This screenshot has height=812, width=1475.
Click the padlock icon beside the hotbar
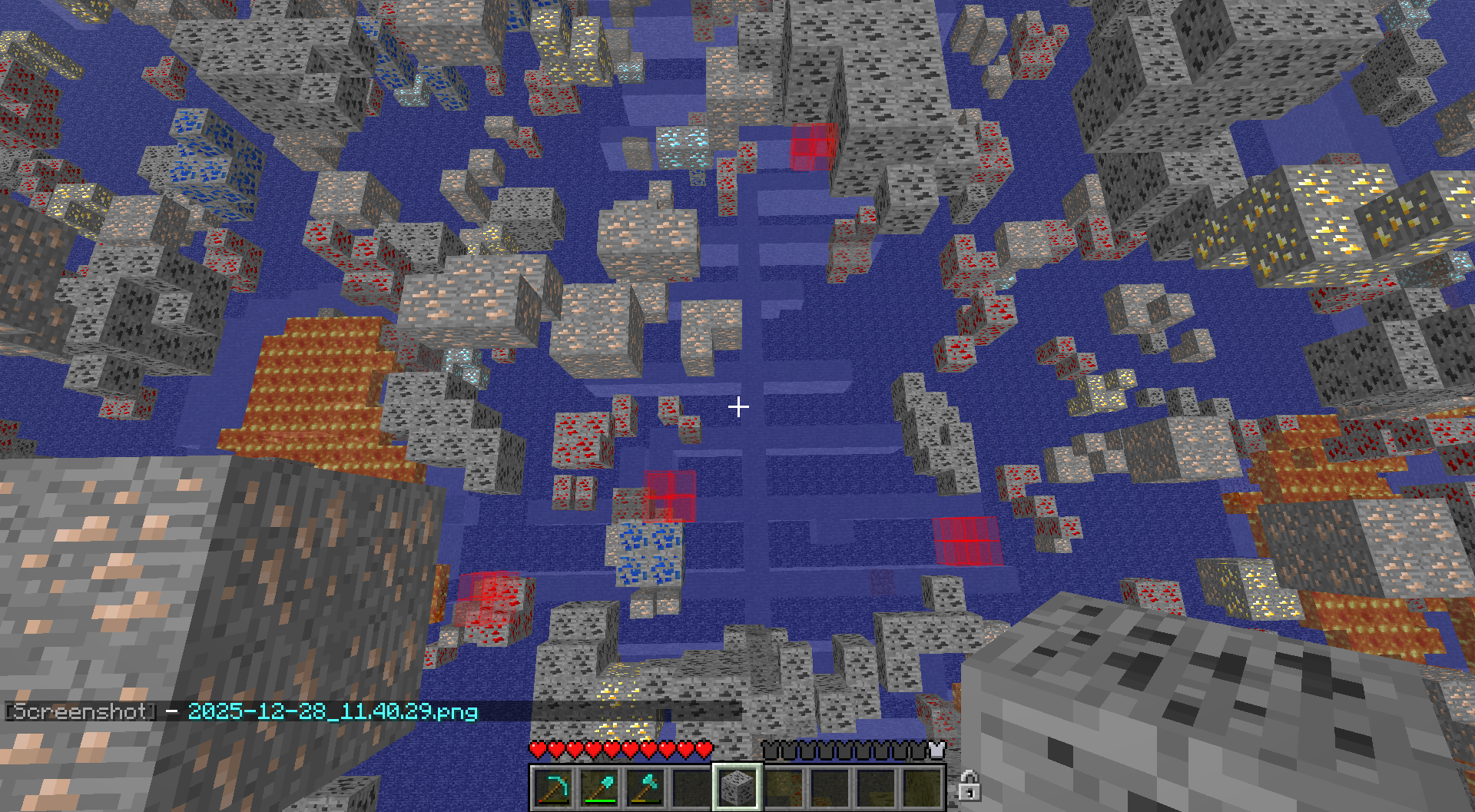969,787
